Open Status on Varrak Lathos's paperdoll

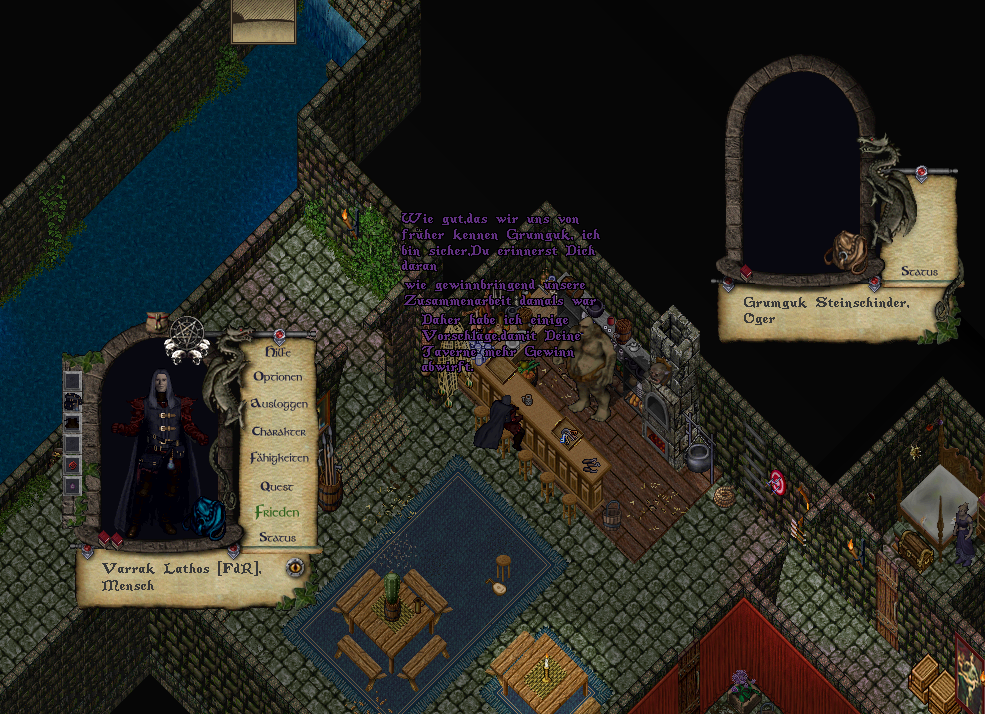pyautogui.click(x=277, y=538)
